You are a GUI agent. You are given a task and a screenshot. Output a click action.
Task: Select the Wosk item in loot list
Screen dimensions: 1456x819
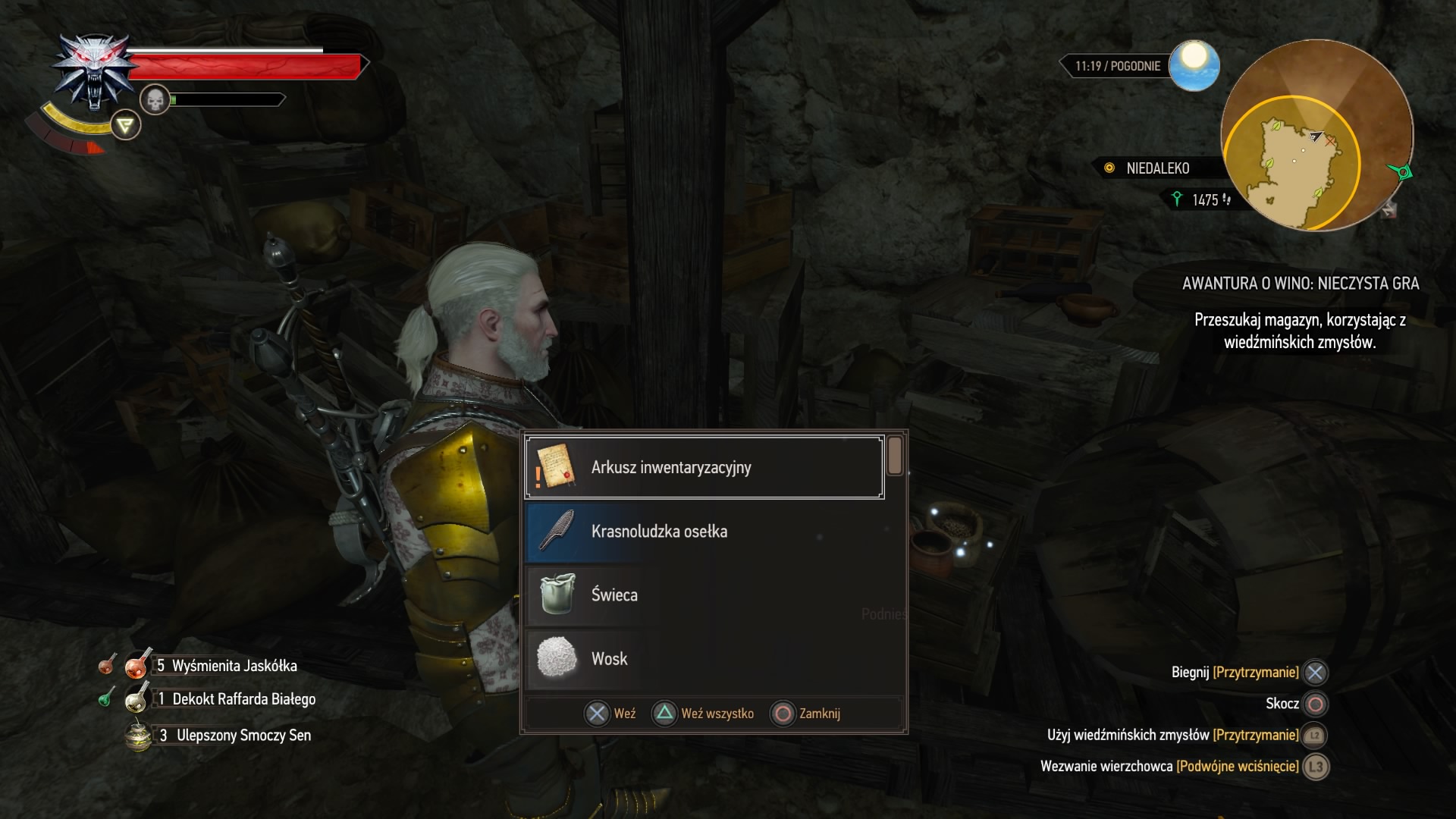coord(704,658)
